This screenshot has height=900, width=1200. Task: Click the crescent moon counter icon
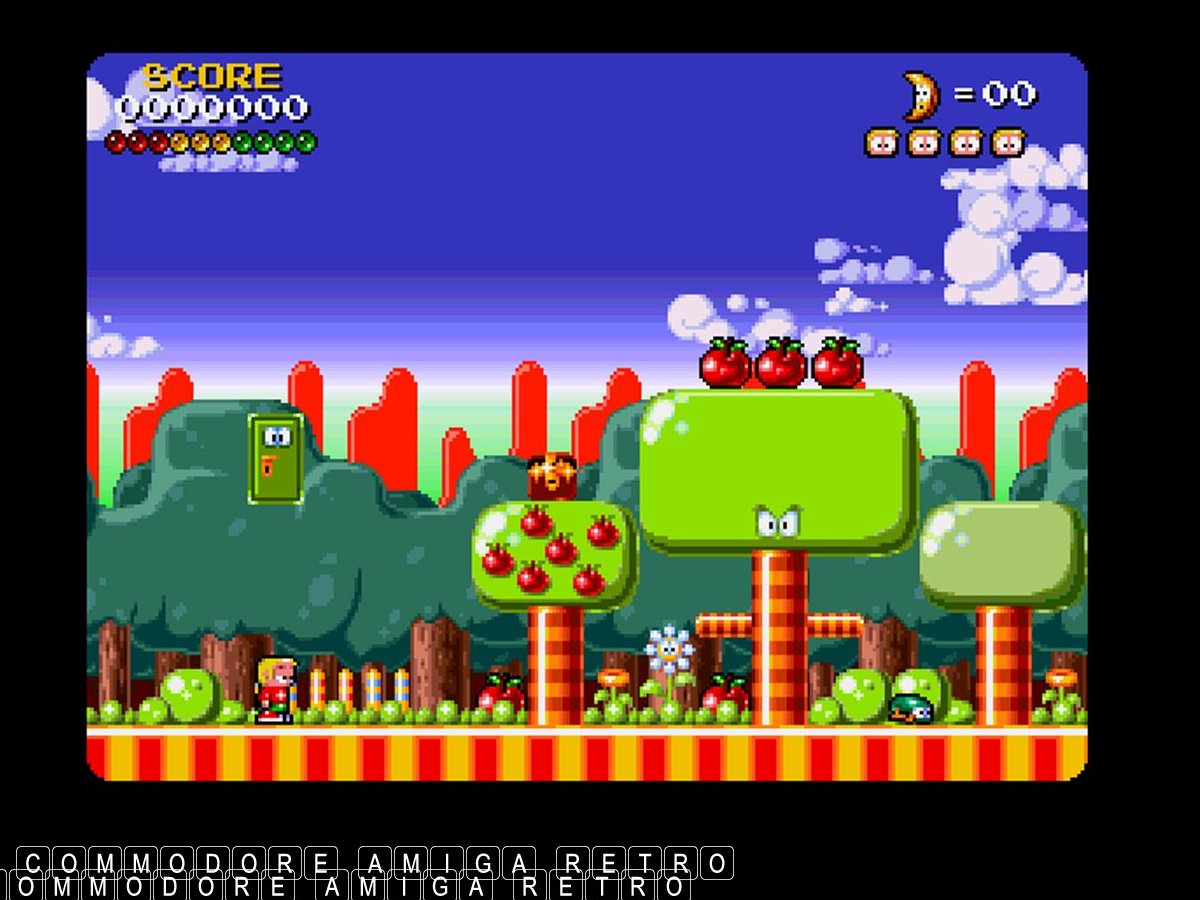(x=921, y=96)
